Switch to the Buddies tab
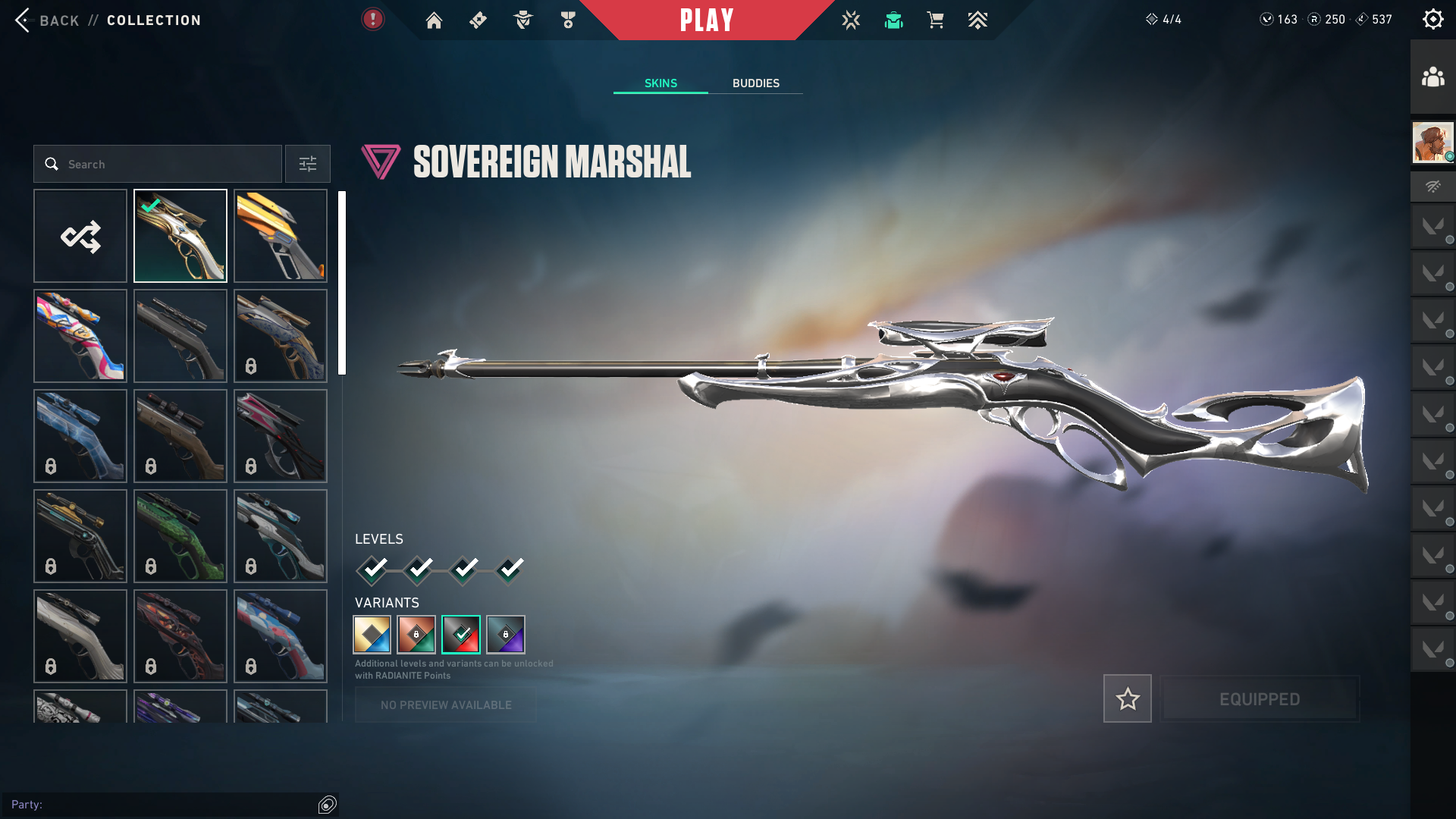This screenshot has width=1456, height=819. [x=755, y=83]
